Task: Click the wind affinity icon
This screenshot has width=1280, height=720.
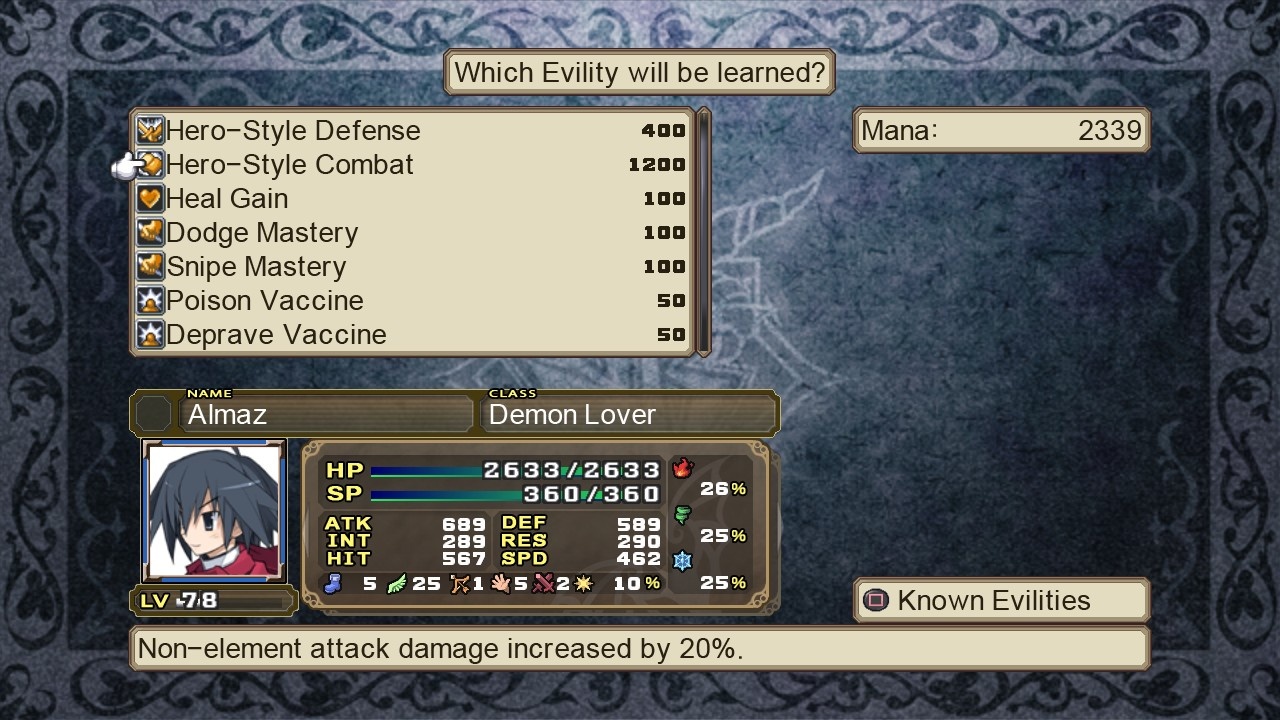Action: pyautogui.click(x=683, y=514)
